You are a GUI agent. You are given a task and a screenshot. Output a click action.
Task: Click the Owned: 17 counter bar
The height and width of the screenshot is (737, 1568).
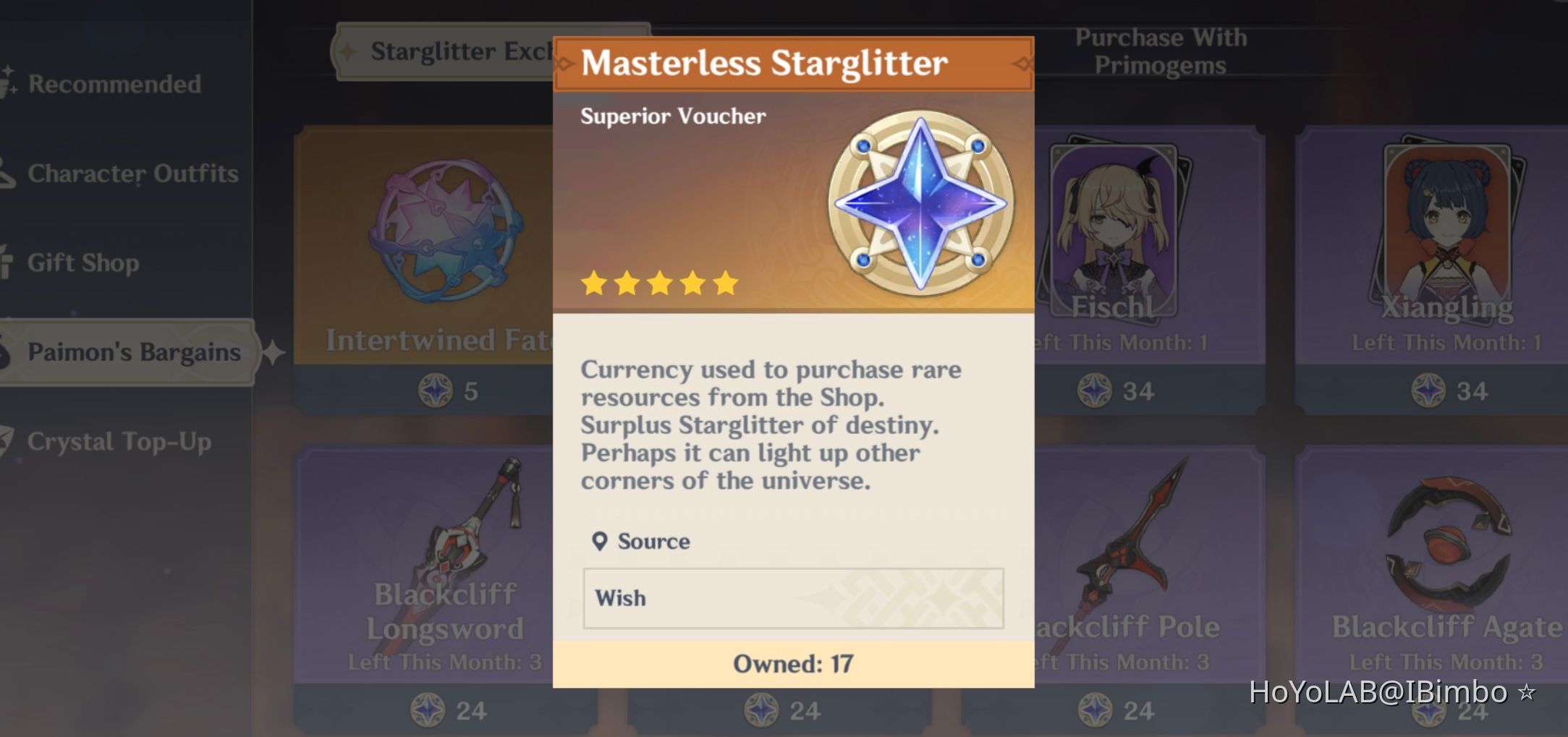point(792,662)
